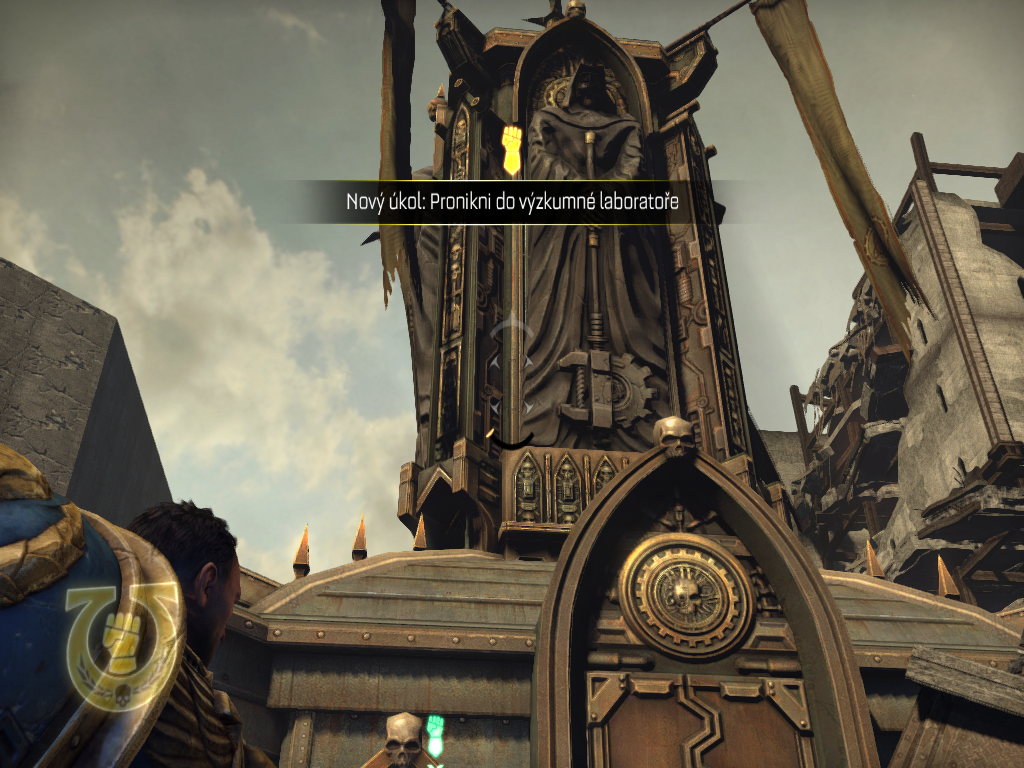Select the yellow fist objective marker
The image size is (1024, 768).
(x=511, y=149)
